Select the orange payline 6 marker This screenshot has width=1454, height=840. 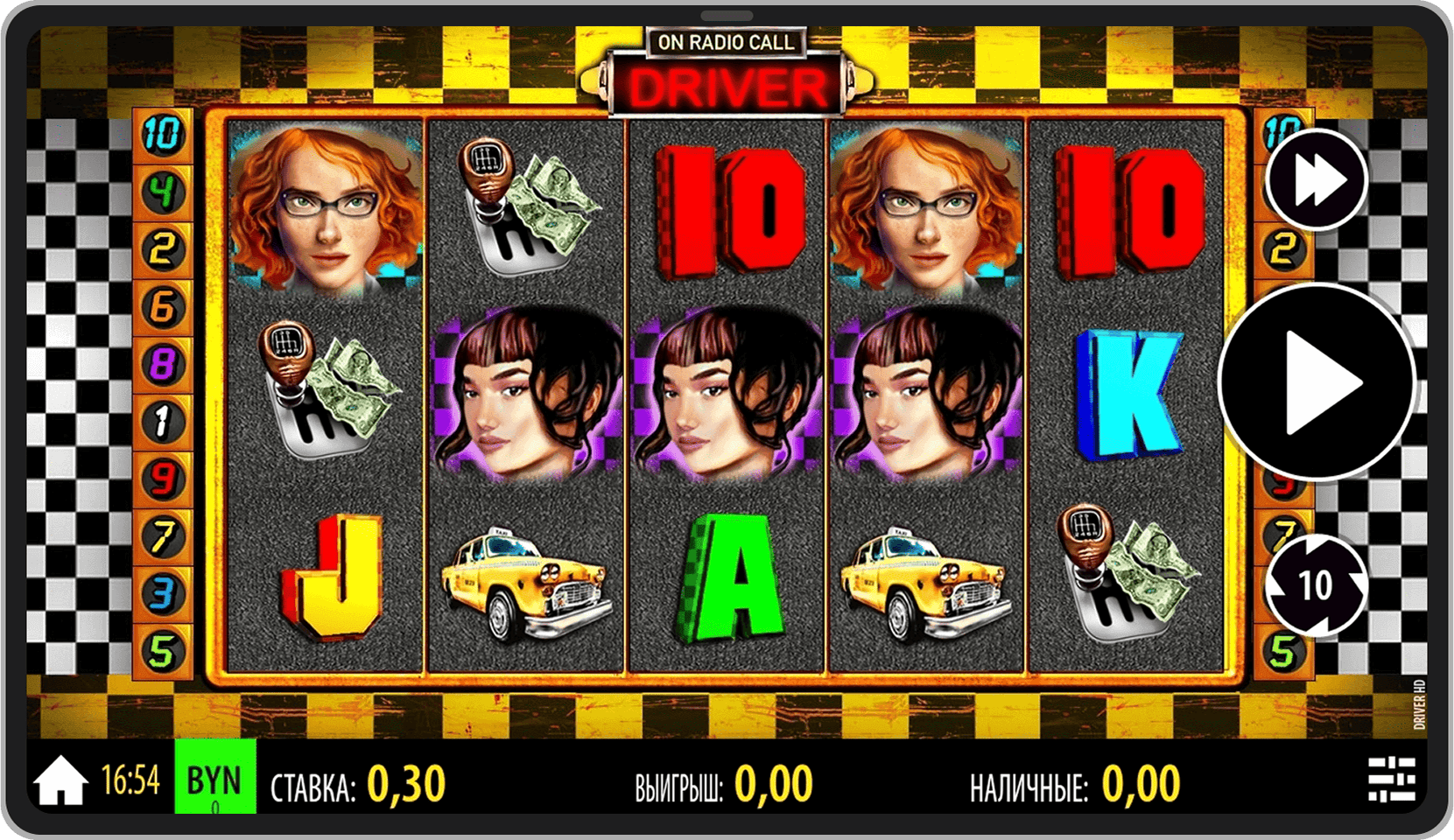[x=163, y=307]
